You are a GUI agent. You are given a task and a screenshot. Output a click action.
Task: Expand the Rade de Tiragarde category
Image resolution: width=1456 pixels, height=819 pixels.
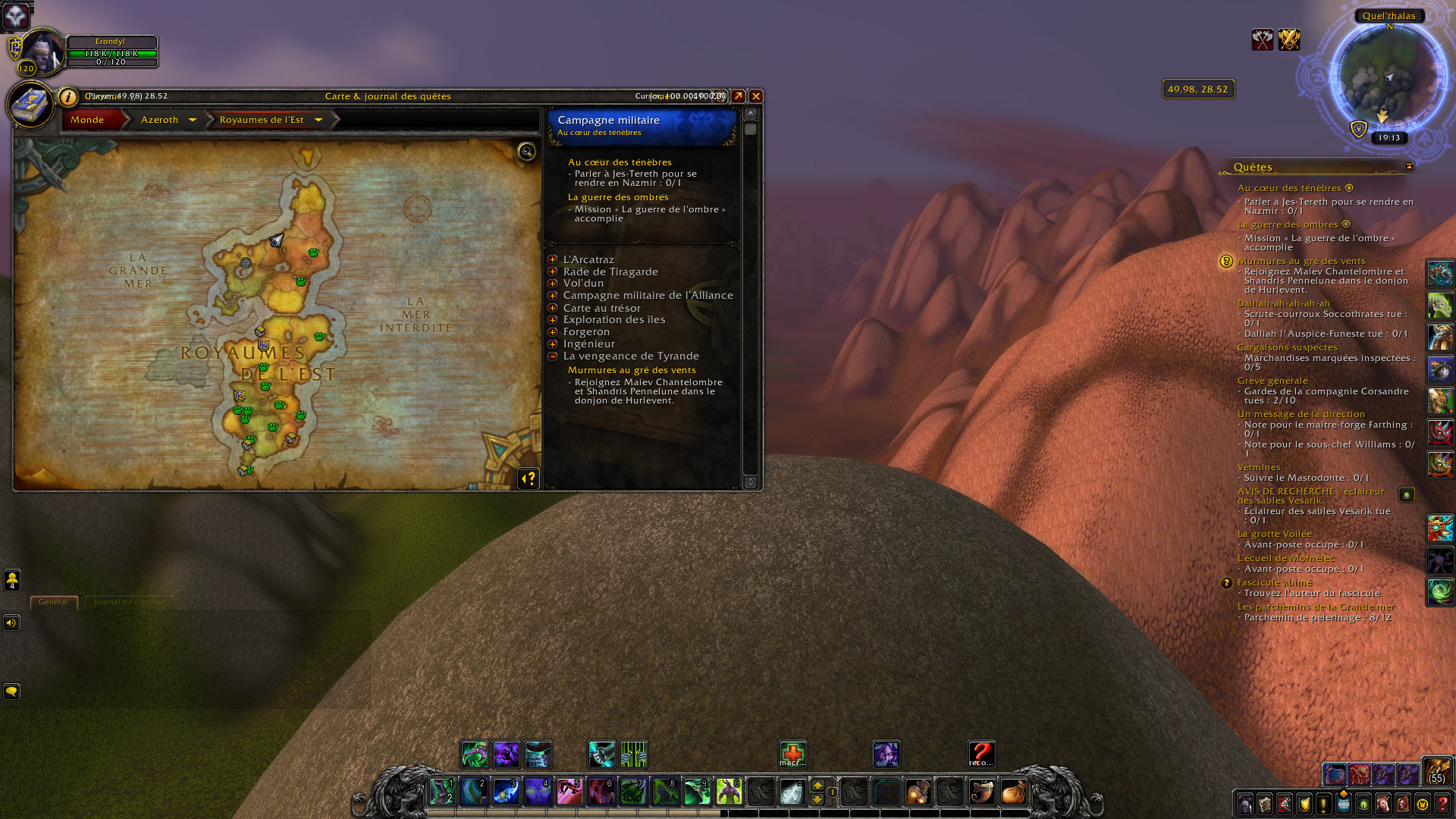(553, 271)
